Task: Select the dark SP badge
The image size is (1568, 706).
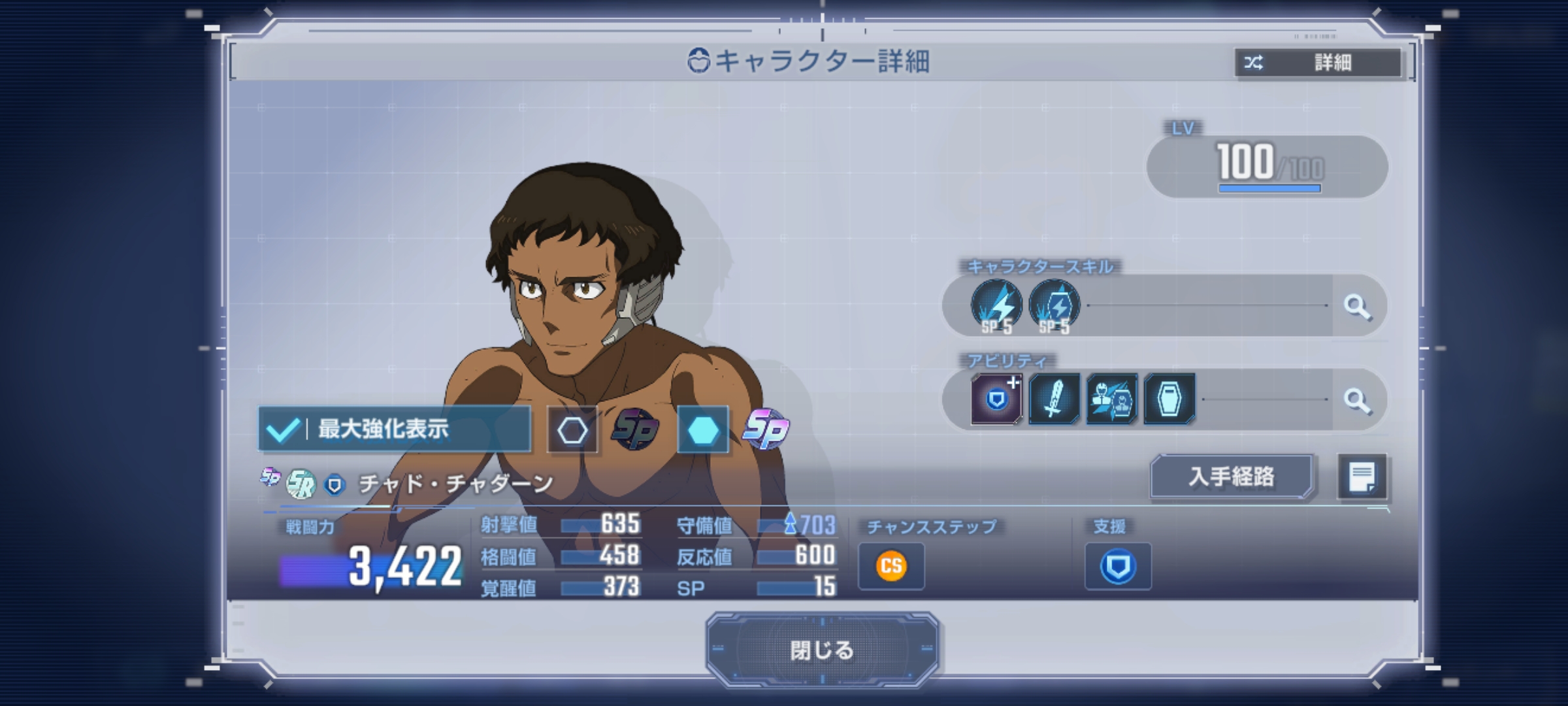Action: click(635, 429)
